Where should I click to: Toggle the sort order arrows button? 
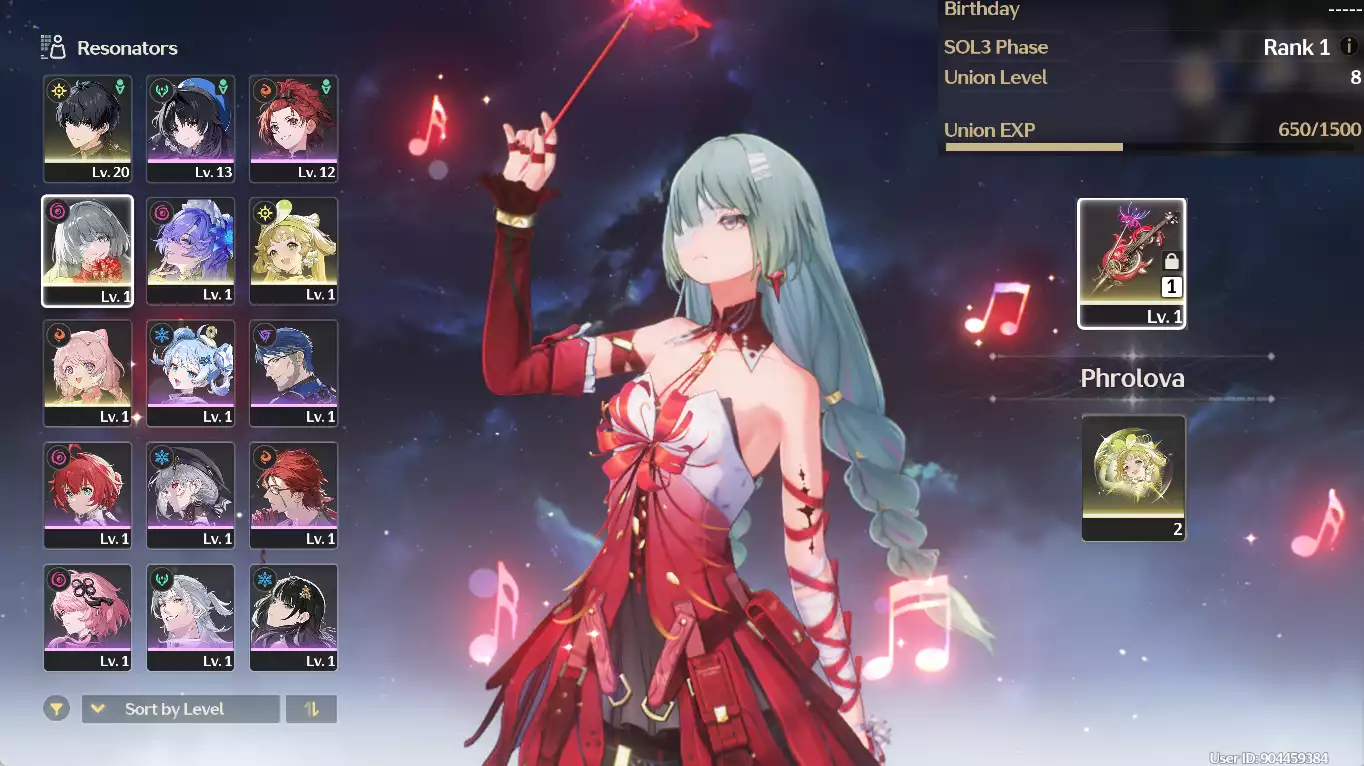click(311, 709)
